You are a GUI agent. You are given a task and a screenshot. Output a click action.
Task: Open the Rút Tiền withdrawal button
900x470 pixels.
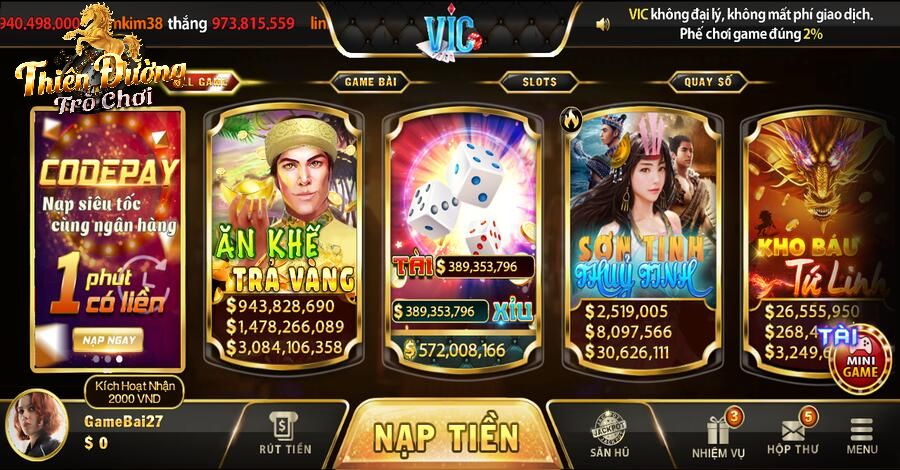click(x=285, y=434)
